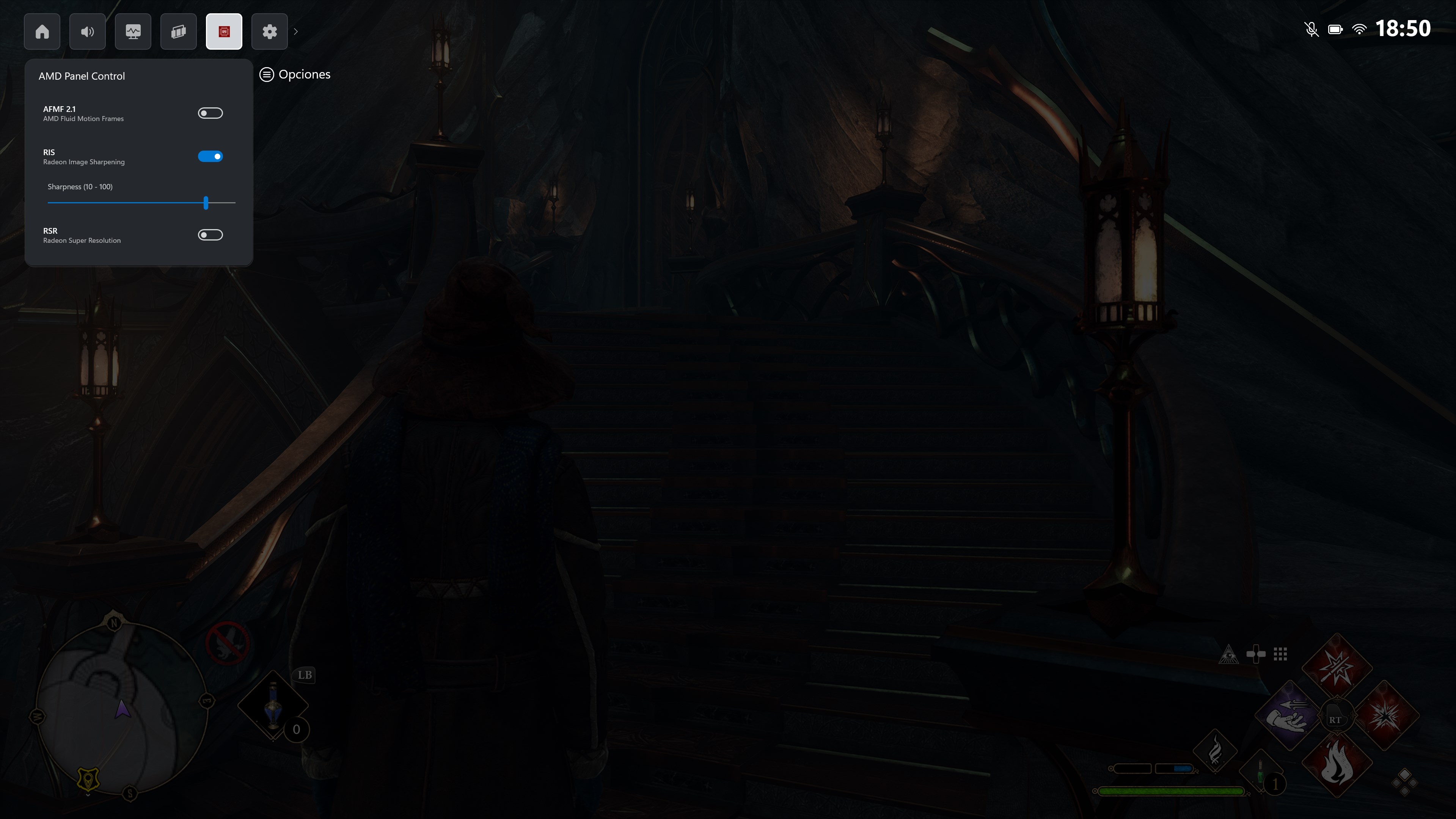The image size is (1456, 819).
Task: Open the Opciones circular menu control
Action: click(x=267, y=74)
